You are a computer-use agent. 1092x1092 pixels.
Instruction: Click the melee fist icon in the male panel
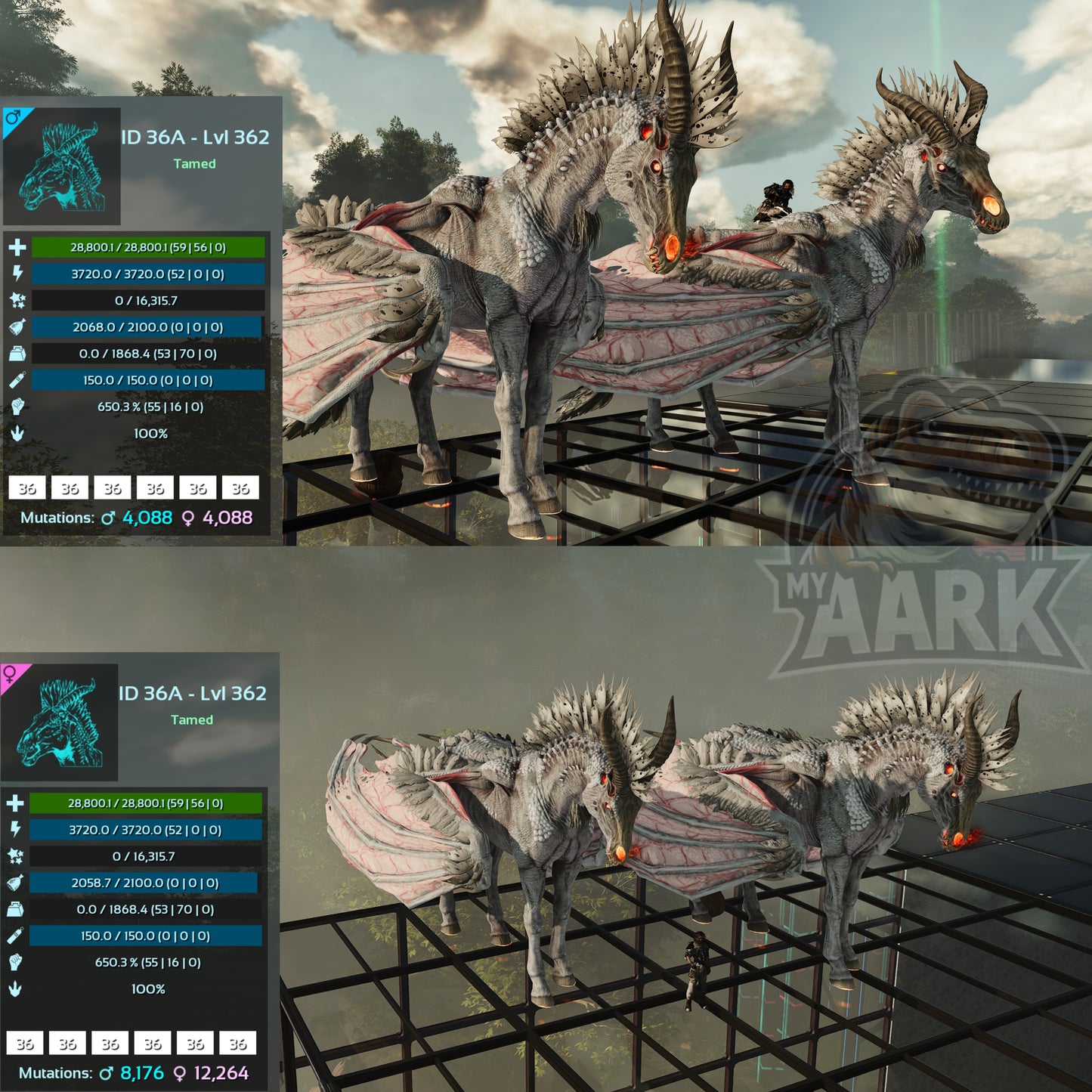coord(17,407)
